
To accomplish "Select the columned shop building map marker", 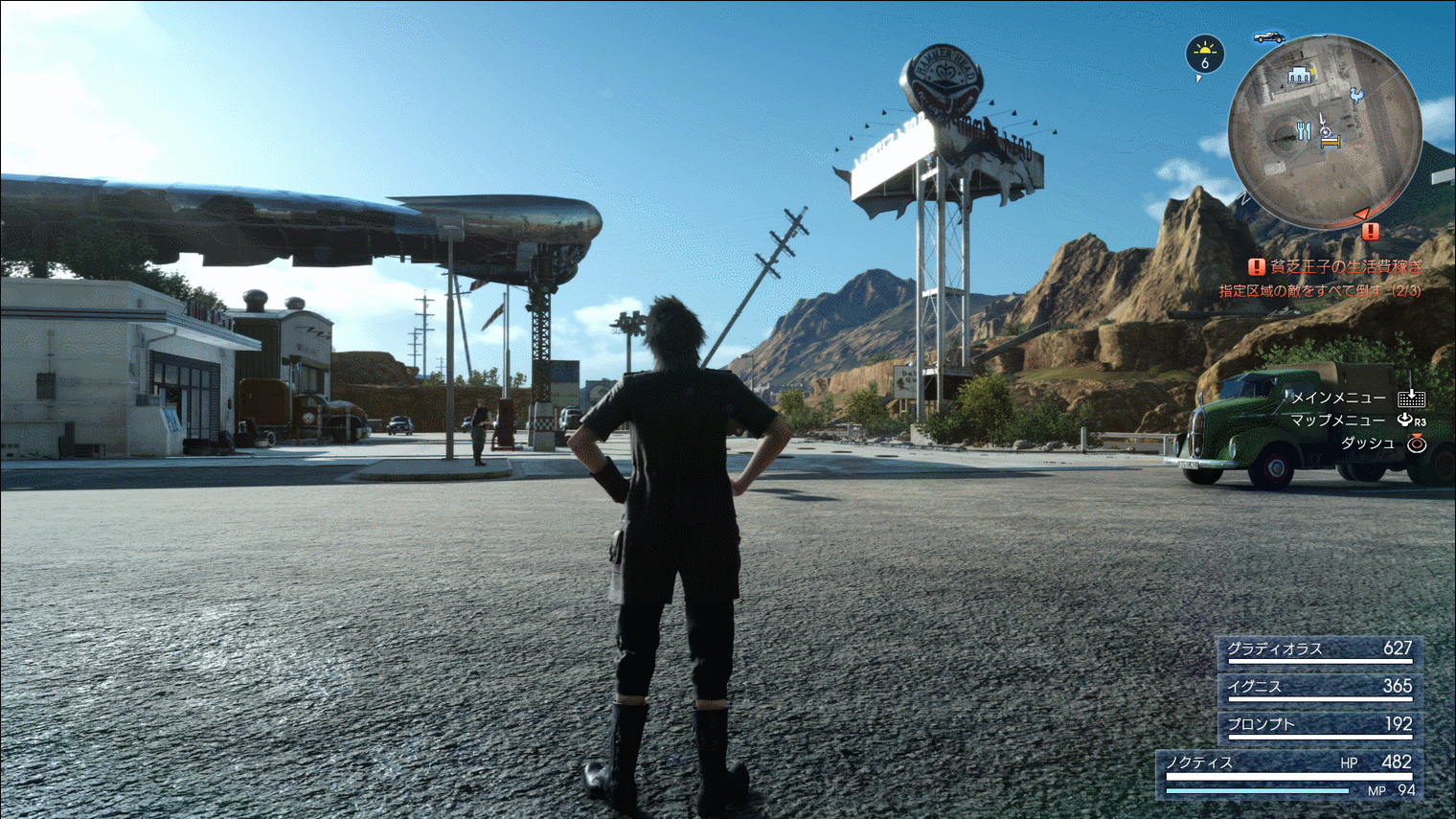I will (1300, 75).
